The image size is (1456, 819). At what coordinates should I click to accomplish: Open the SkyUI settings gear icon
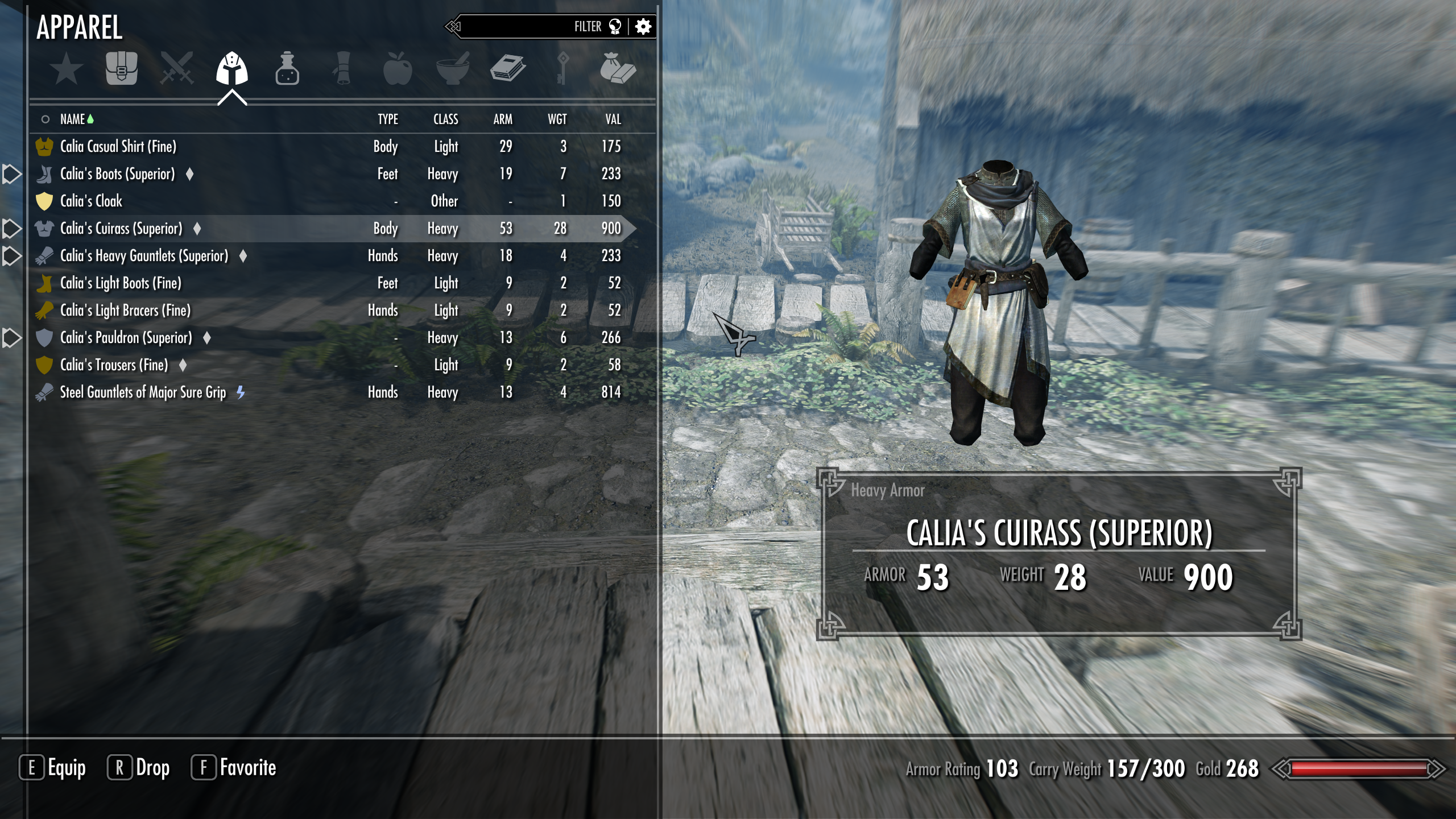pos(643,26)
